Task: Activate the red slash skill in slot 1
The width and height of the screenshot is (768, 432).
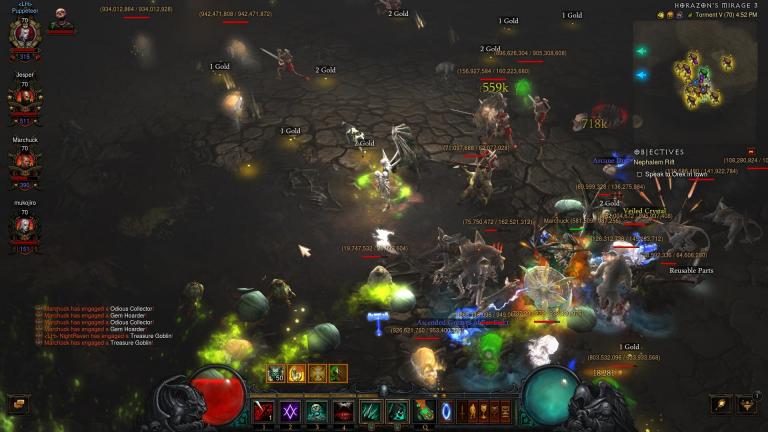Action: click(x=264, y=411)
